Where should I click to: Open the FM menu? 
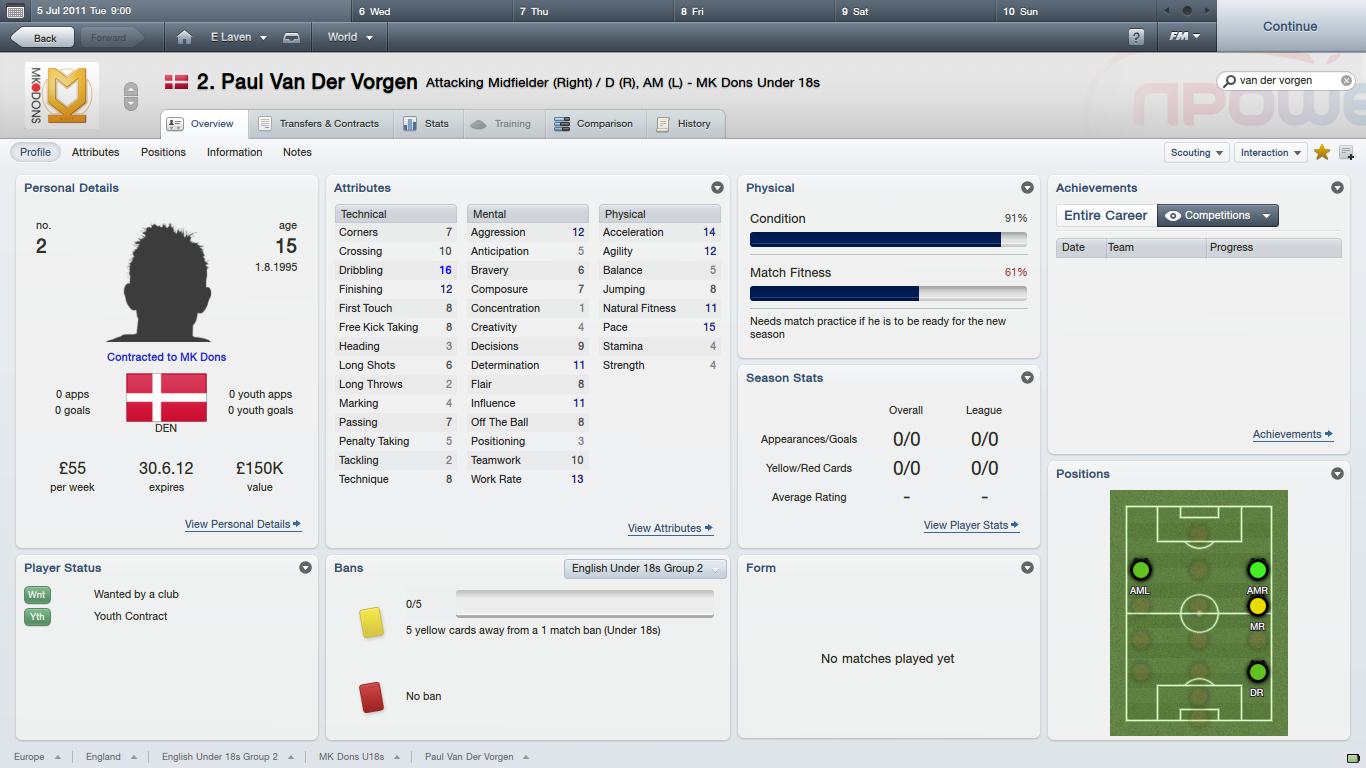click(1185, 37)
